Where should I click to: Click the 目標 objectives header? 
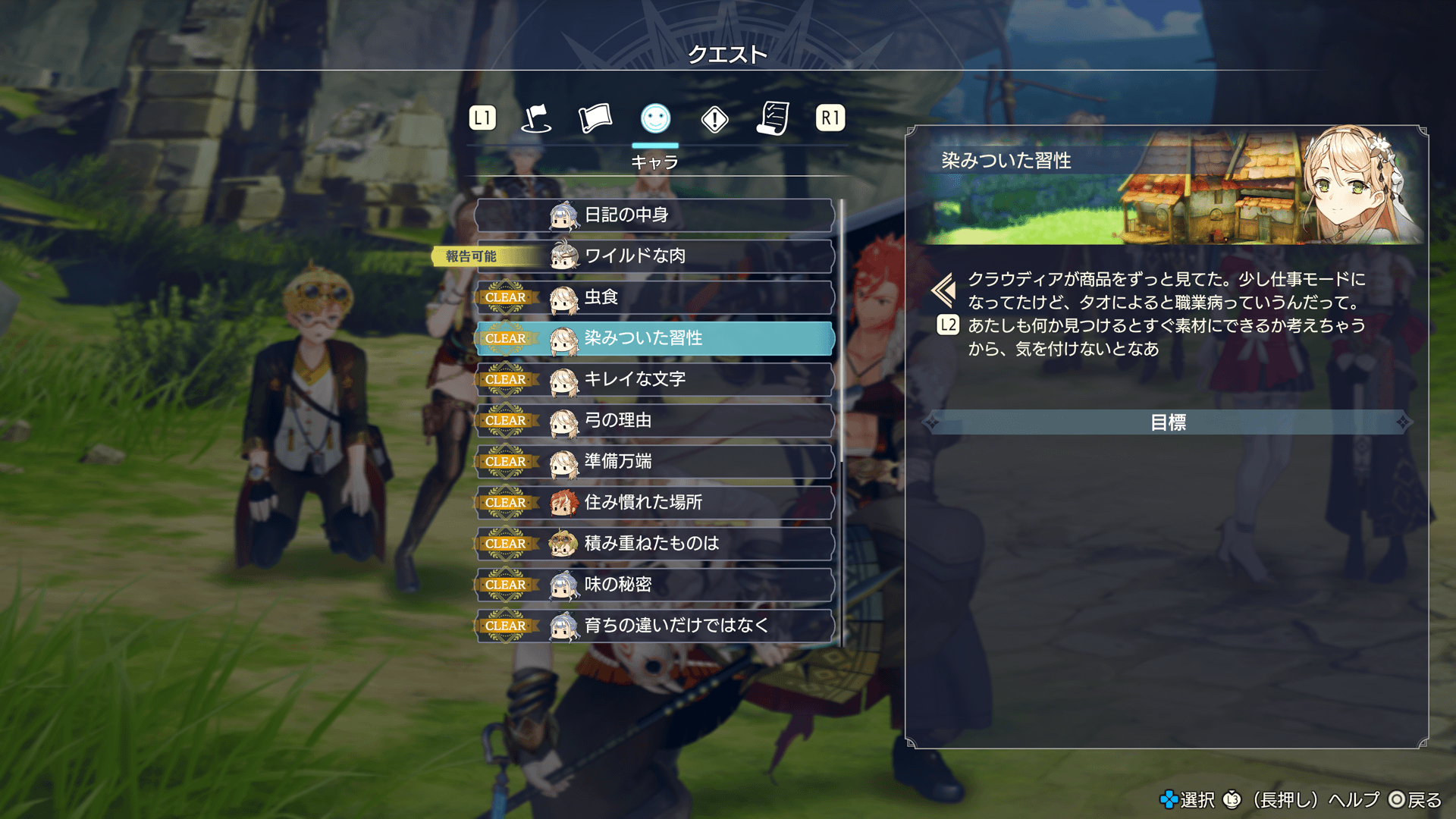point(1167,422)
